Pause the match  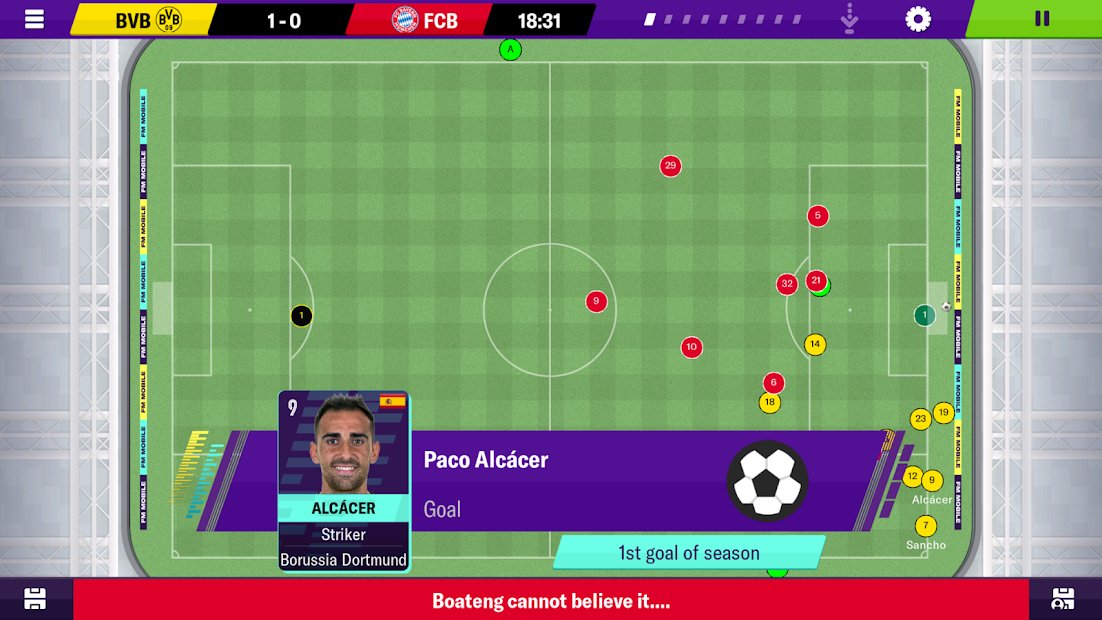[x=1041, y=19]
